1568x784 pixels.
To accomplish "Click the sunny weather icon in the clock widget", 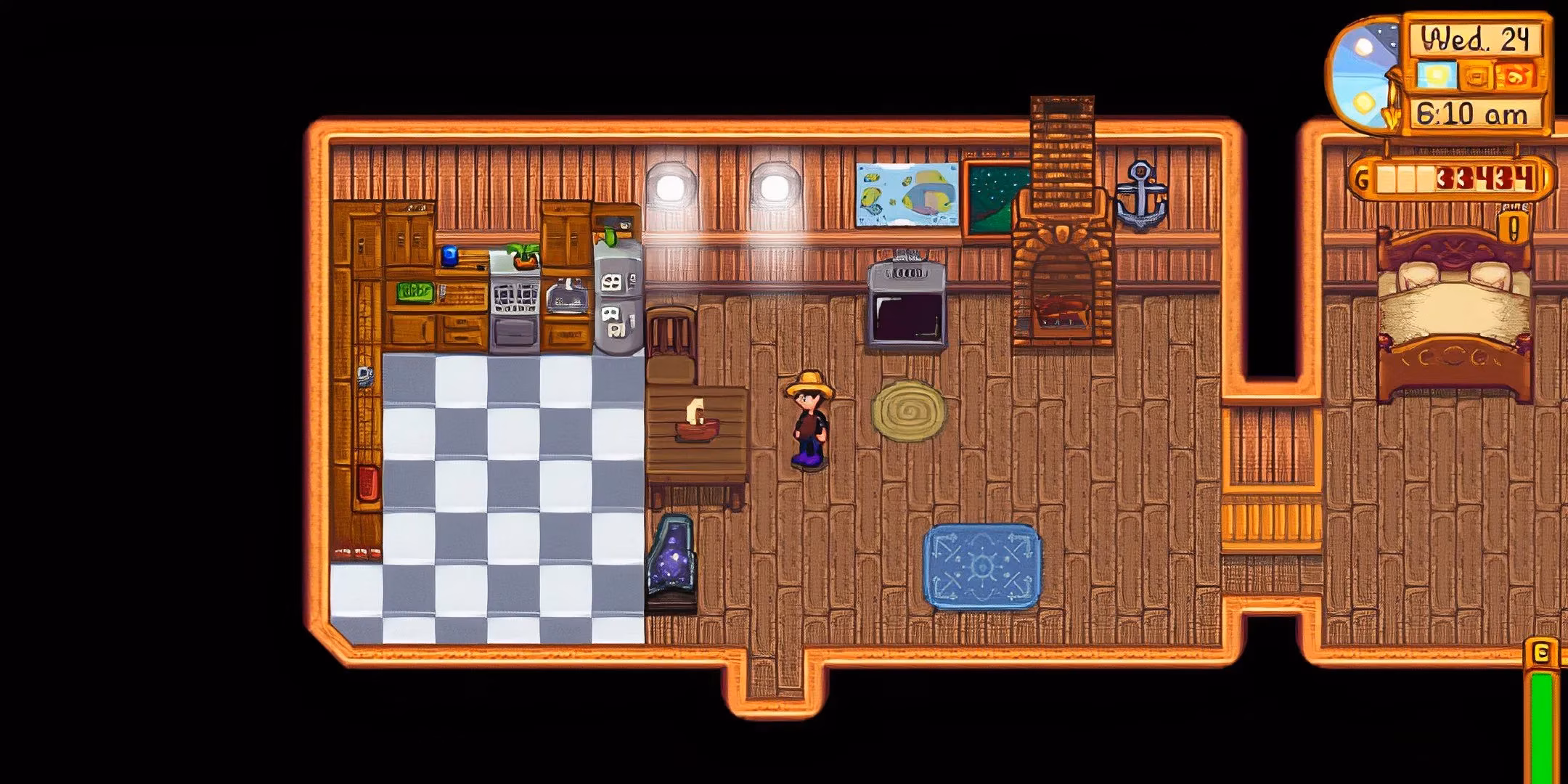I will [1437, 75].
